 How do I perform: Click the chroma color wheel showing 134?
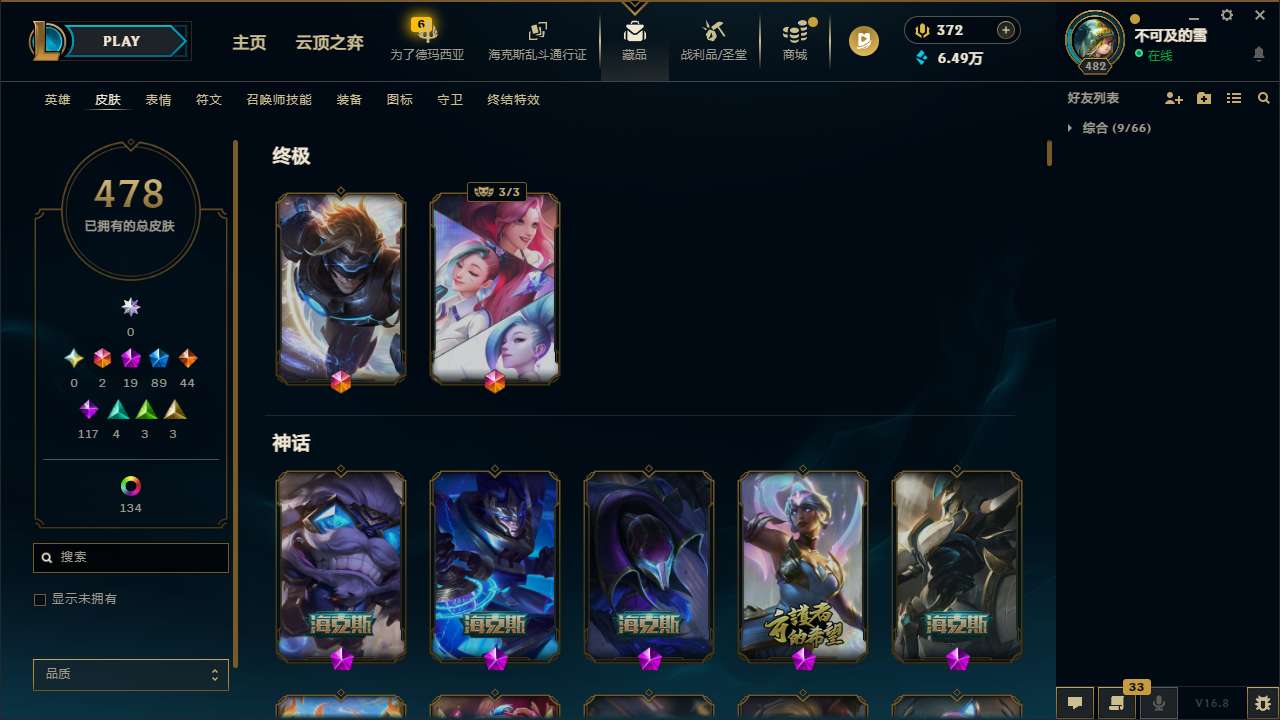click(x=130, y=486)
